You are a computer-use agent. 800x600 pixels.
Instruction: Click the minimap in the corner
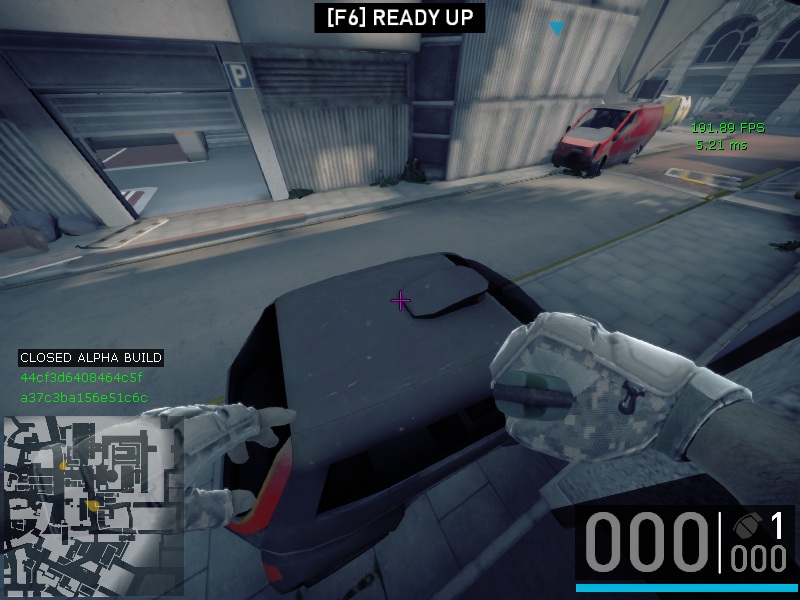[x=93, y=500]
